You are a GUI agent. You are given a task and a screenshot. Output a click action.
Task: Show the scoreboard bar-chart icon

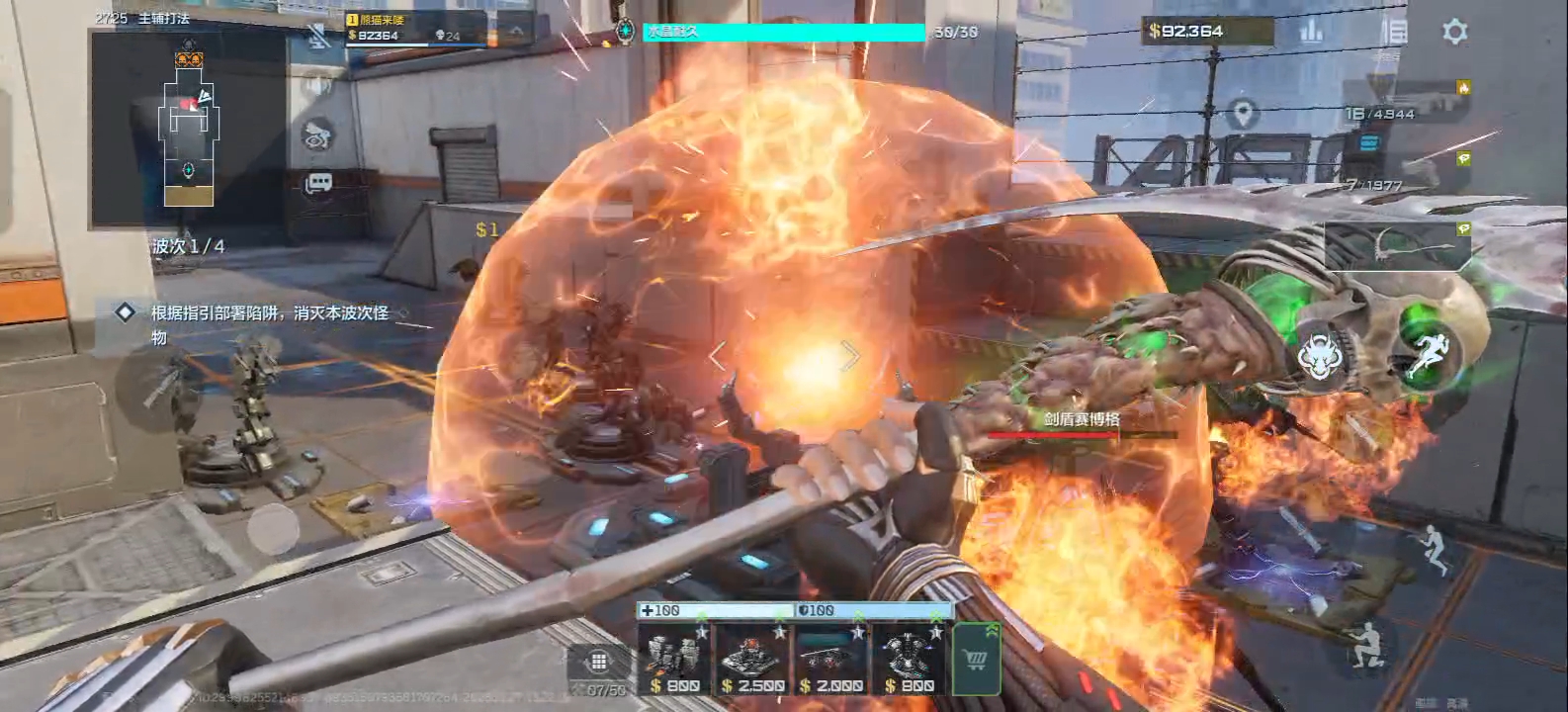pyautogui.click(x=1312, y=32)
